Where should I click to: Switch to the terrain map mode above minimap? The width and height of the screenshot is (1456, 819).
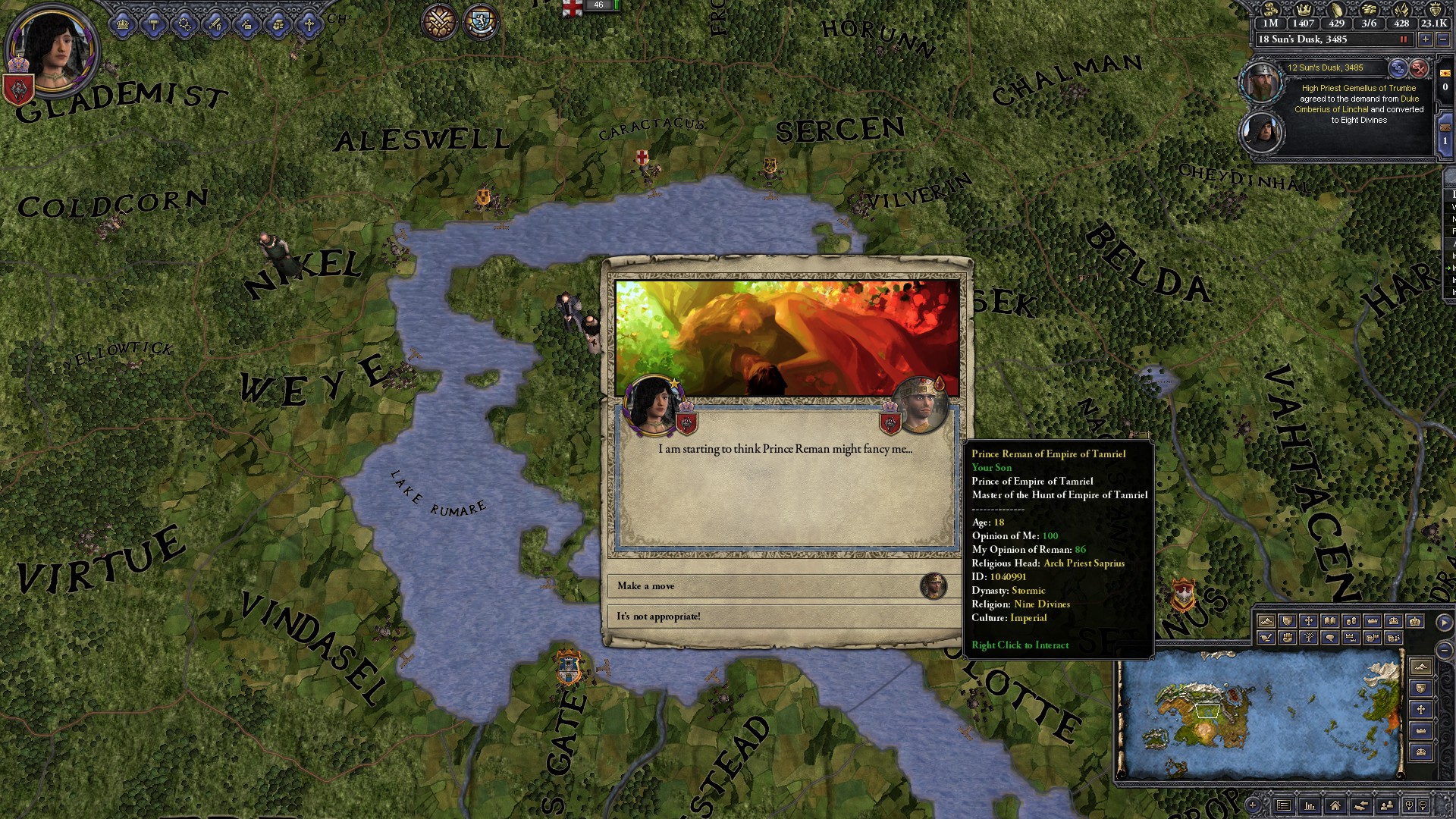pyautogui.click(x=1266, y=621)
